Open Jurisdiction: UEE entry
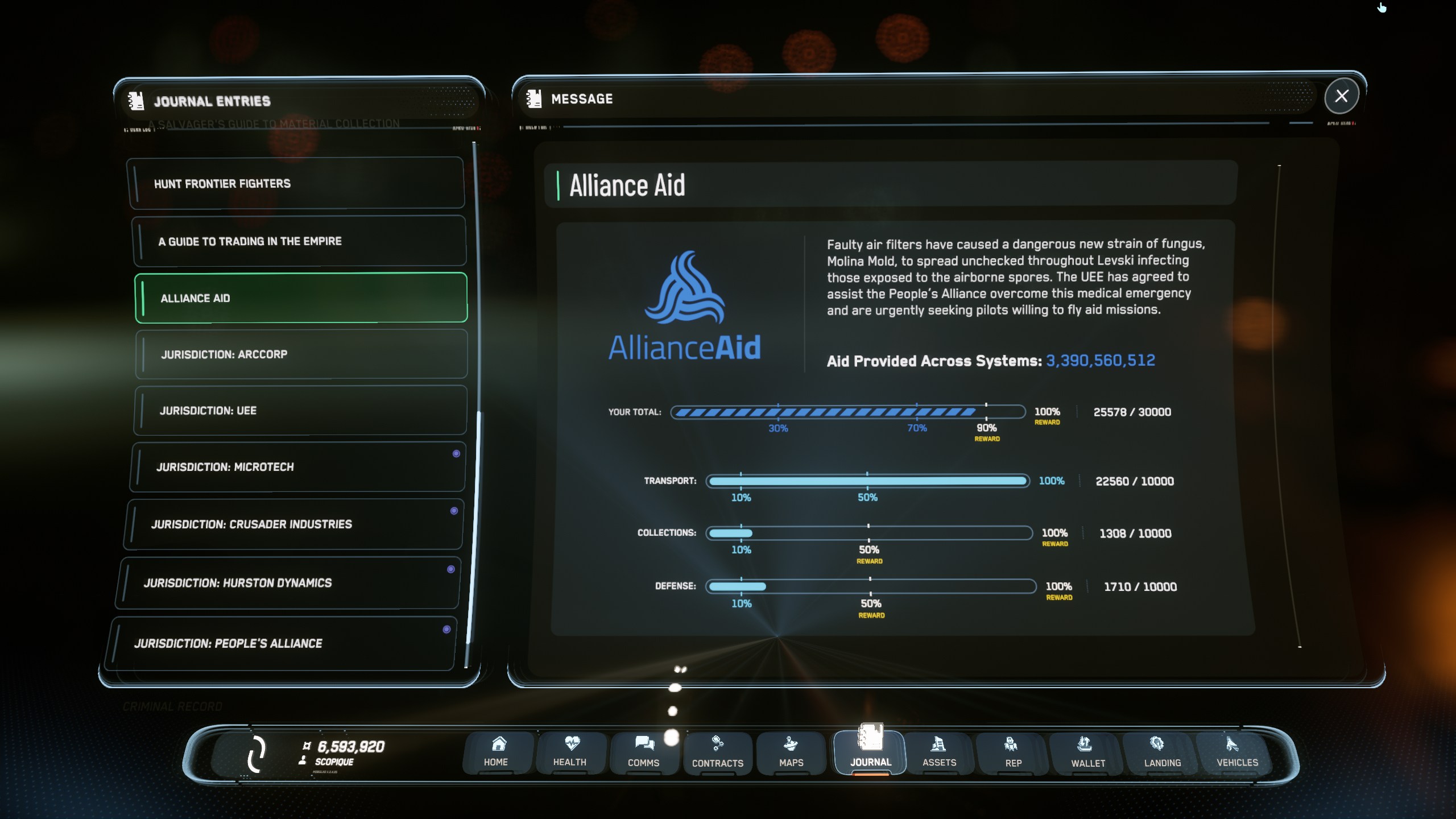 tap(300, 411)
